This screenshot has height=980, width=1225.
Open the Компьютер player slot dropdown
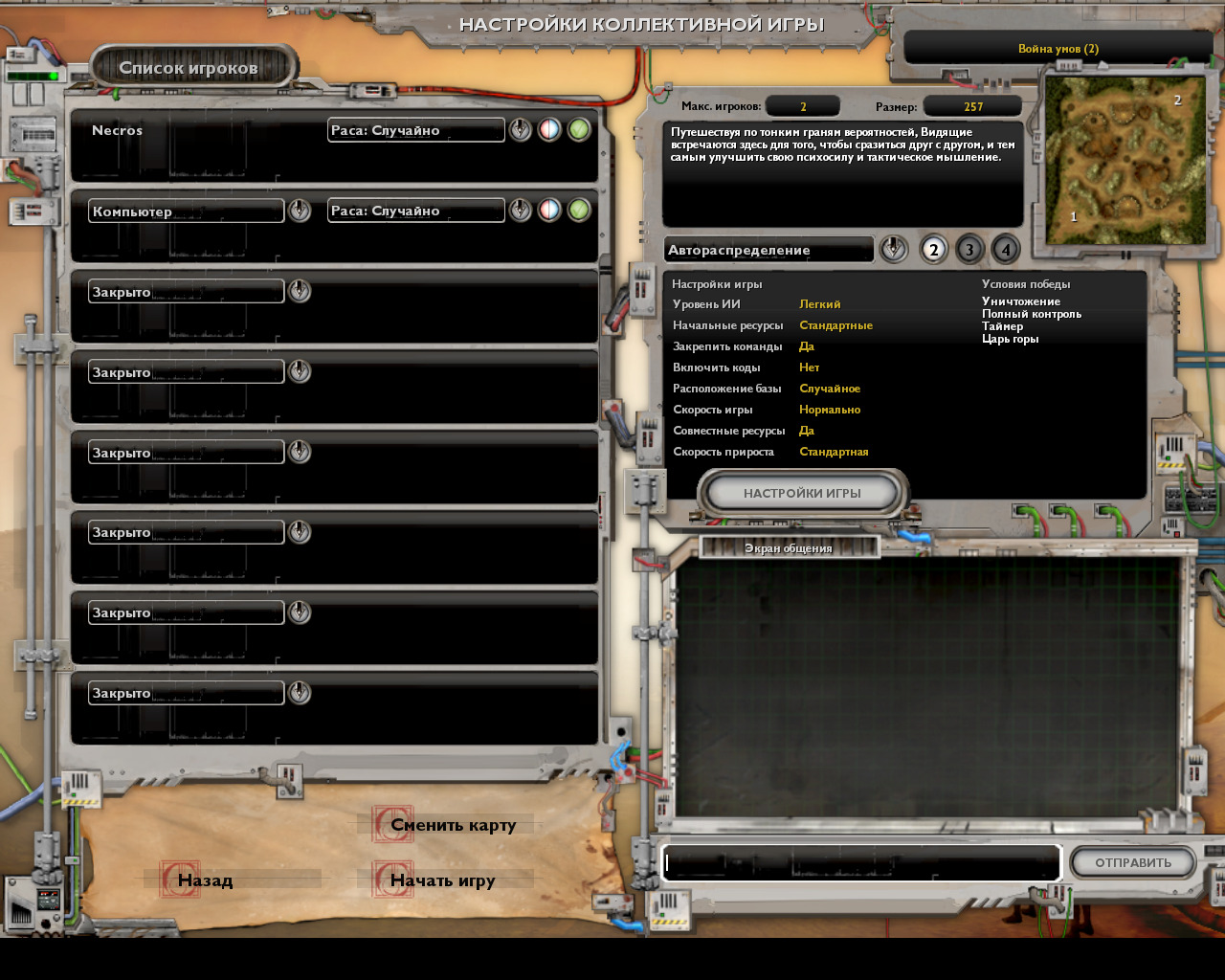click(x=300, y=211)
